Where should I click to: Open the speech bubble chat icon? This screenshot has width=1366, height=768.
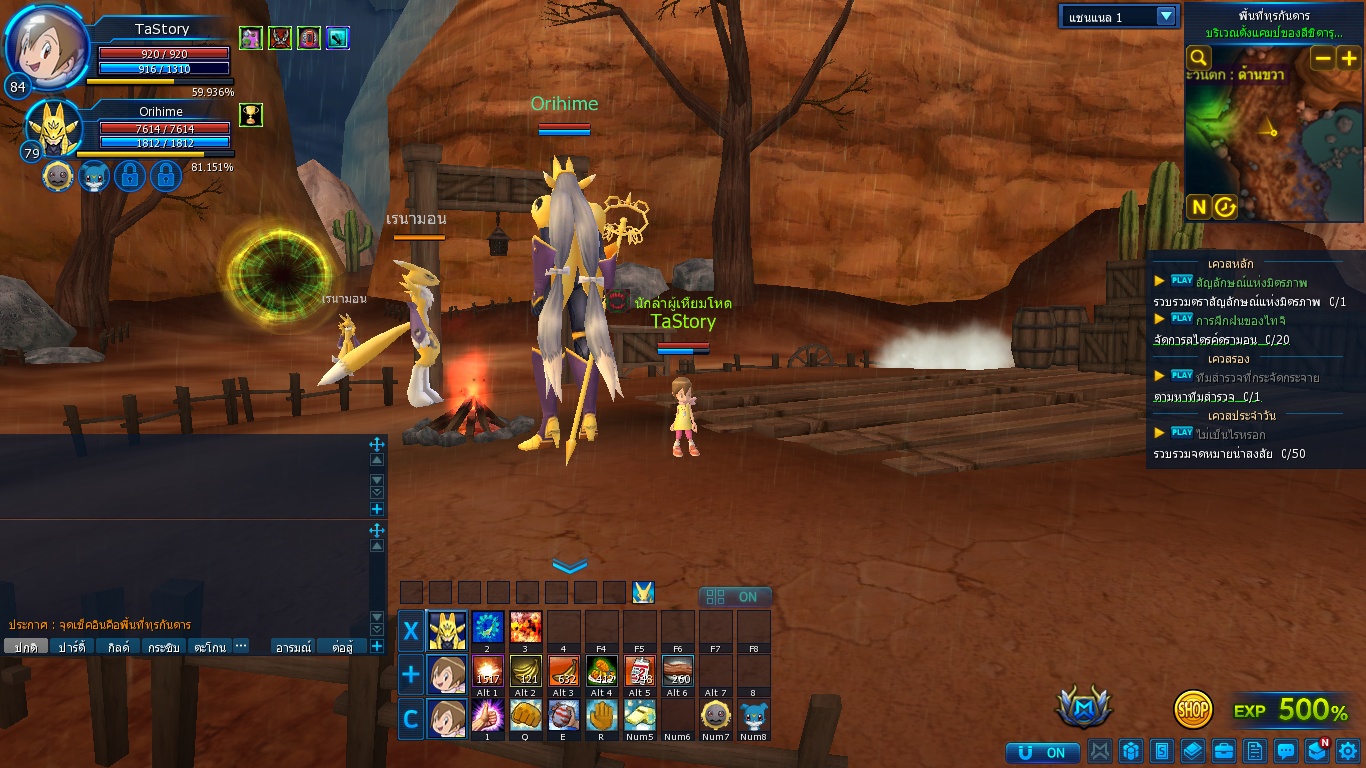click(x=1286, y=751)
